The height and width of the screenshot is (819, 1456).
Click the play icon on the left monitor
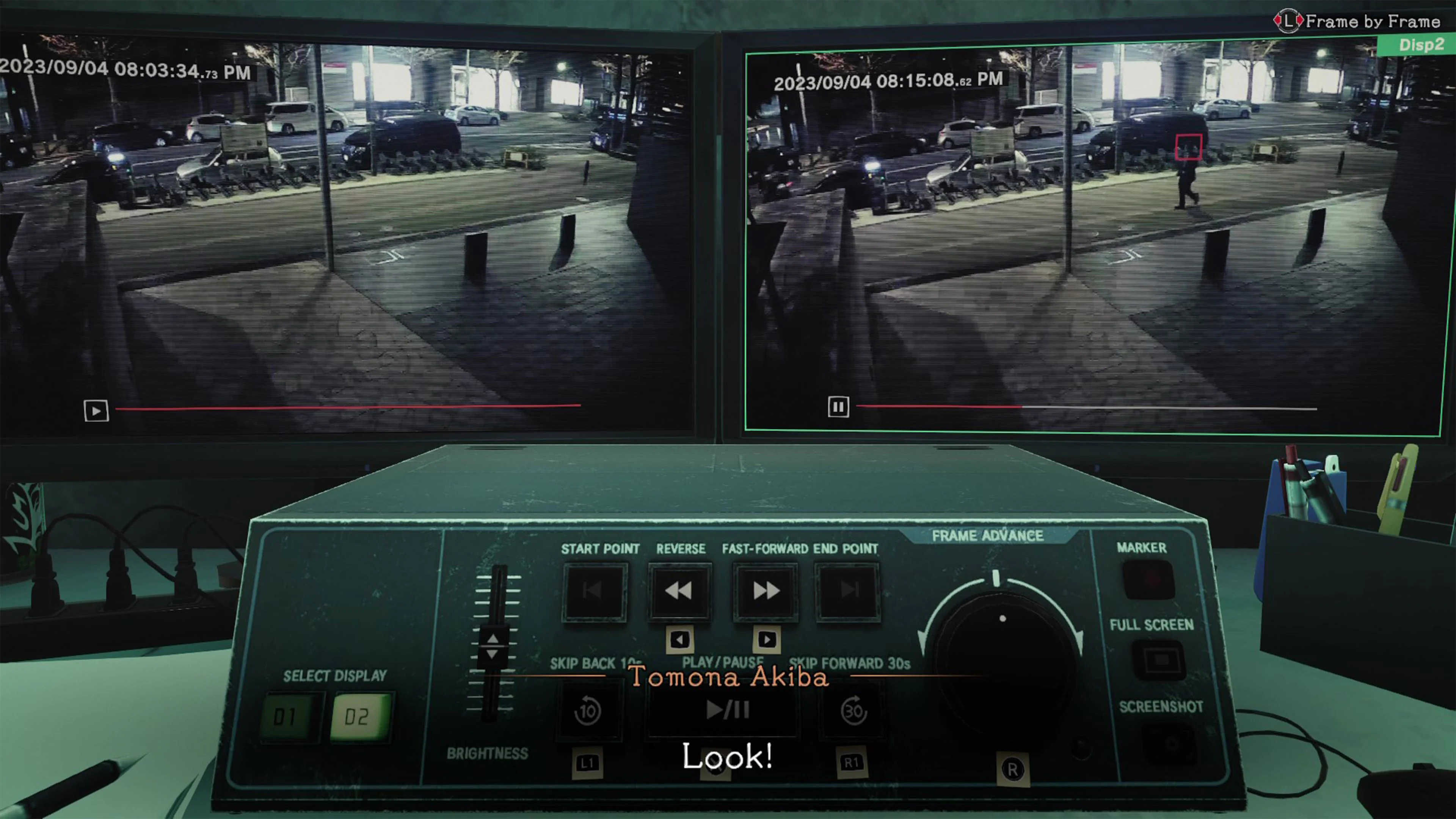[x=96, y=411]
